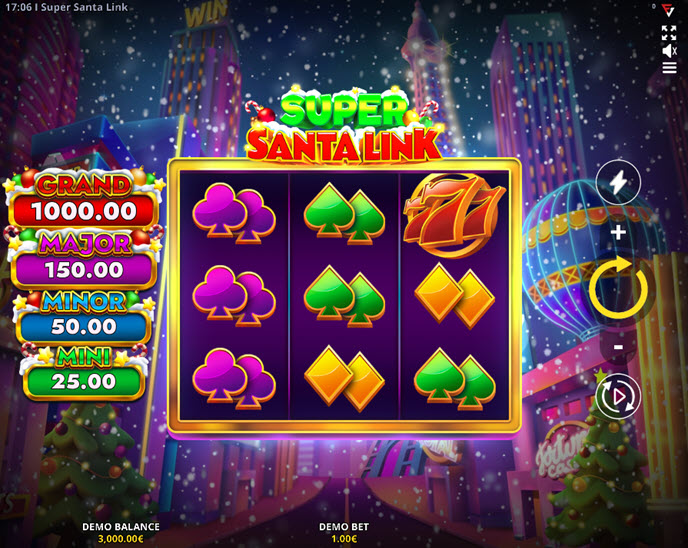Unmute the game sound
This screenshot has width=688, height=548.
(x=669, y=51)
